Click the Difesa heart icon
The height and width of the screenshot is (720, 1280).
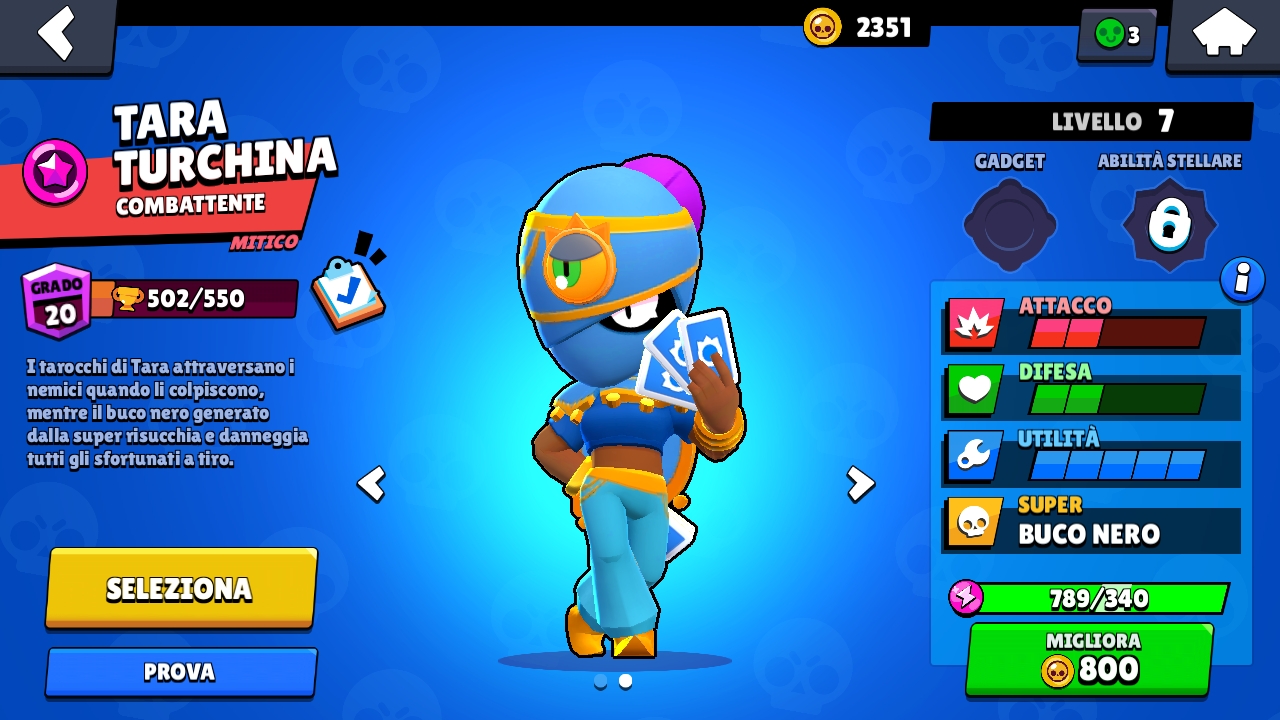[973, 389]
